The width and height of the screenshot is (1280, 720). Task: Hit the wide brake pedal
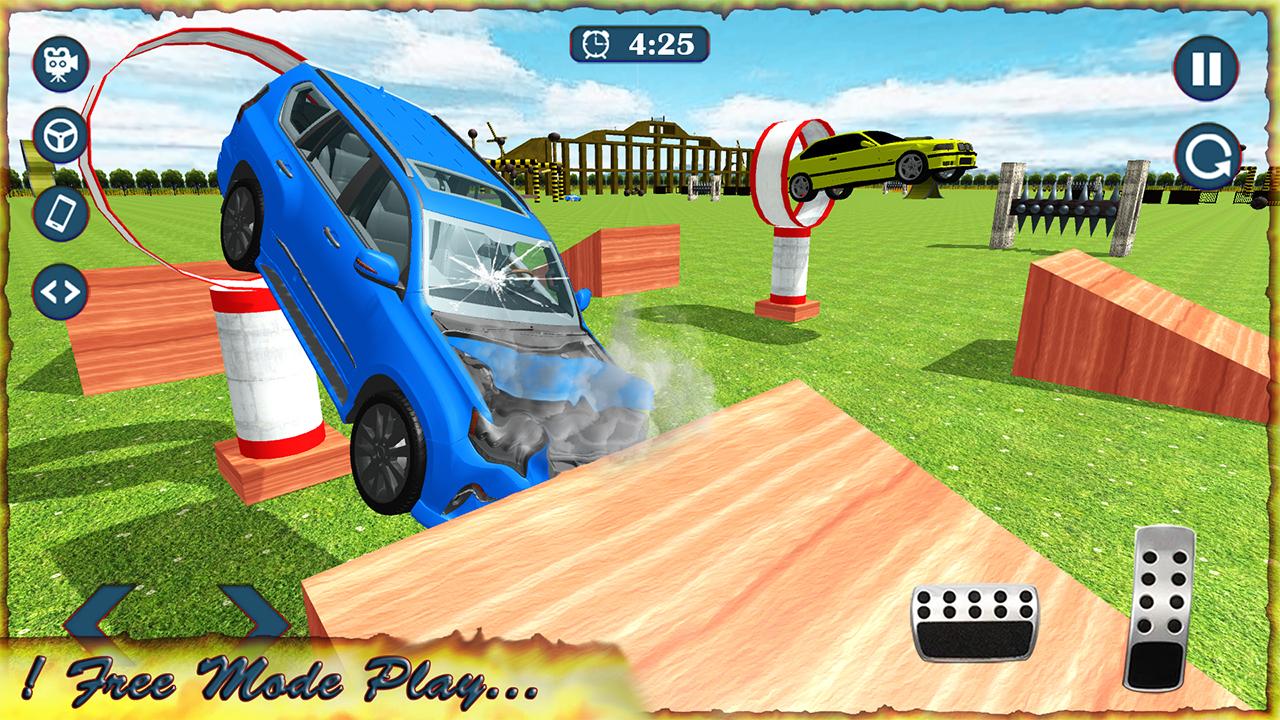tap(974, 621)
